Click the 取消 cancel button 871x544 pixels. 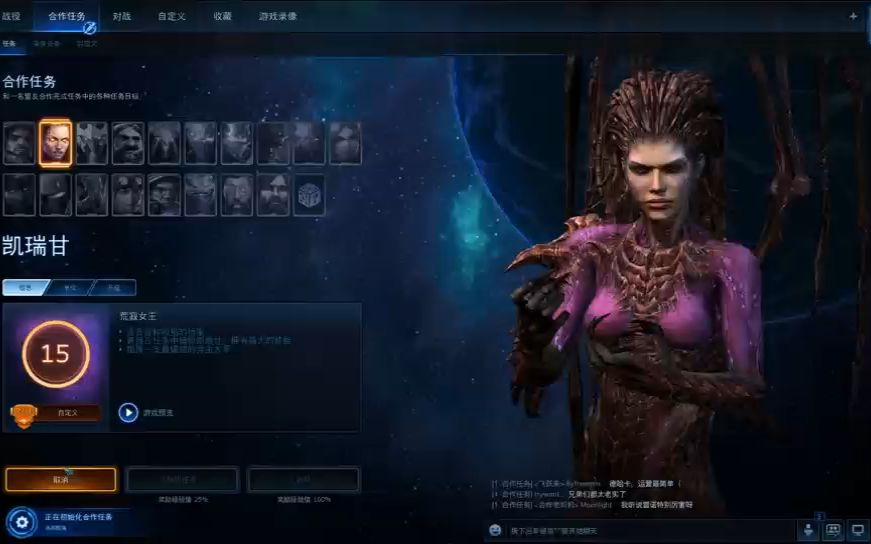coord(61,480)
